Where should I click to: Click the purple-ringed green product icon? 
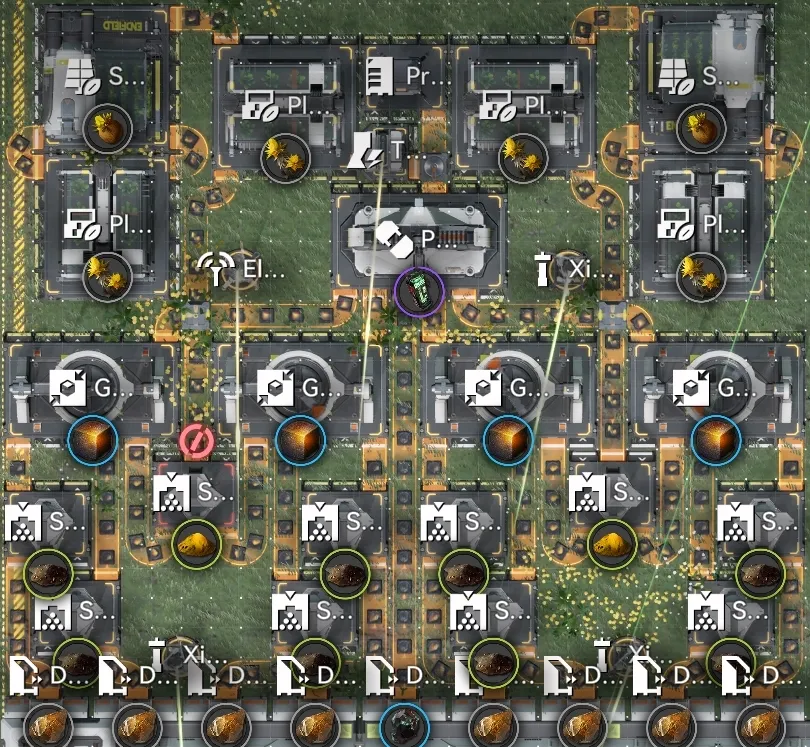click(419, 292)
